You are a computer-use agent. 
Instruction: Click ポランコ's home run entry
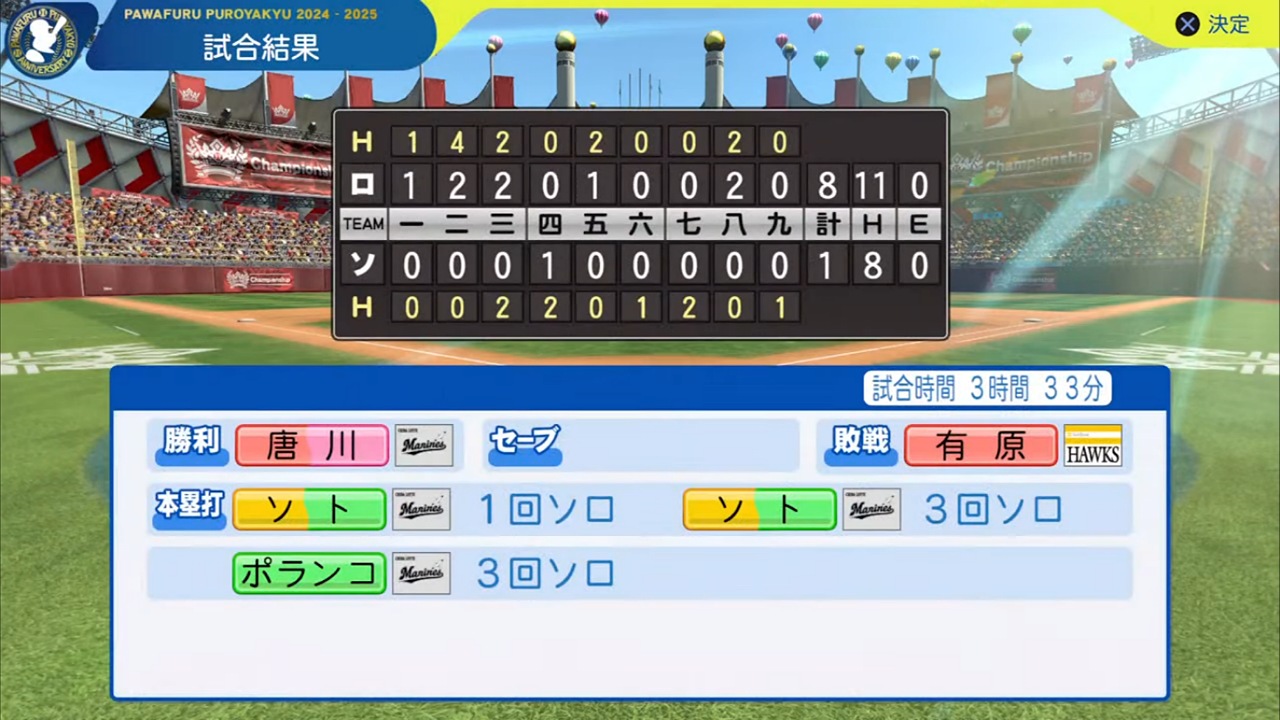(x=309, y=573)
